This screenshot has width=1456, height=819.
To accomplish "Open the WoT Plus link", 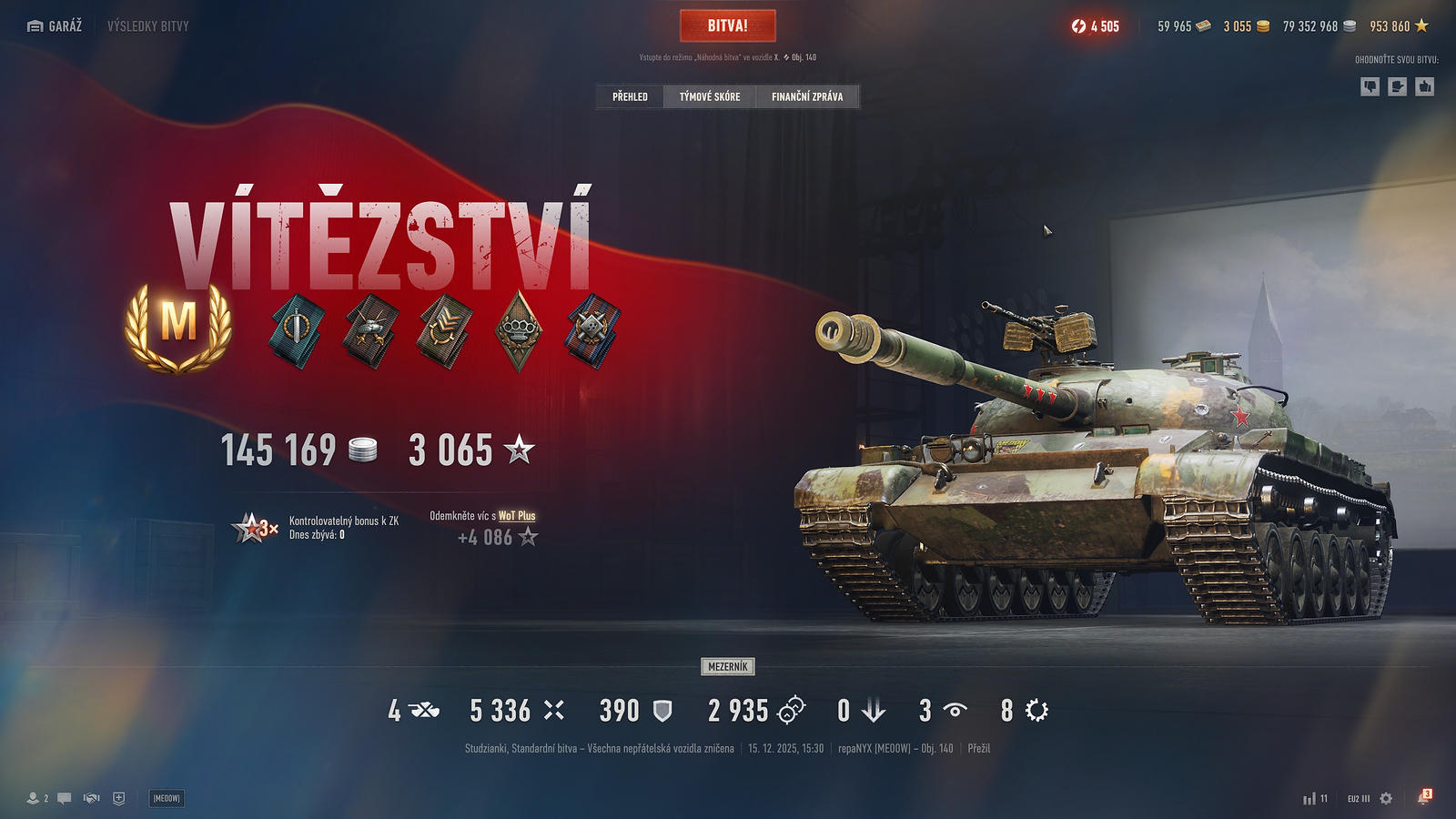I will pos(517,516).
